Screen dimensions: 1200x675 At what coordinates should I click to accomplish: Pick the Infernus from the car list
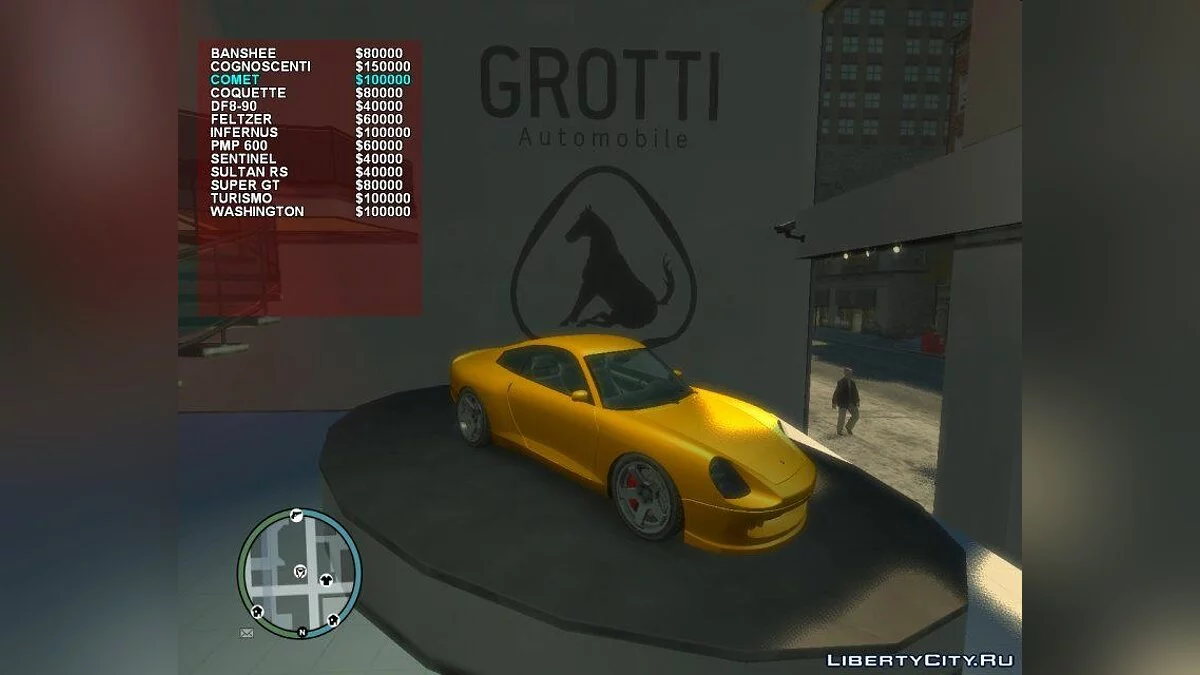click(244, 132)
